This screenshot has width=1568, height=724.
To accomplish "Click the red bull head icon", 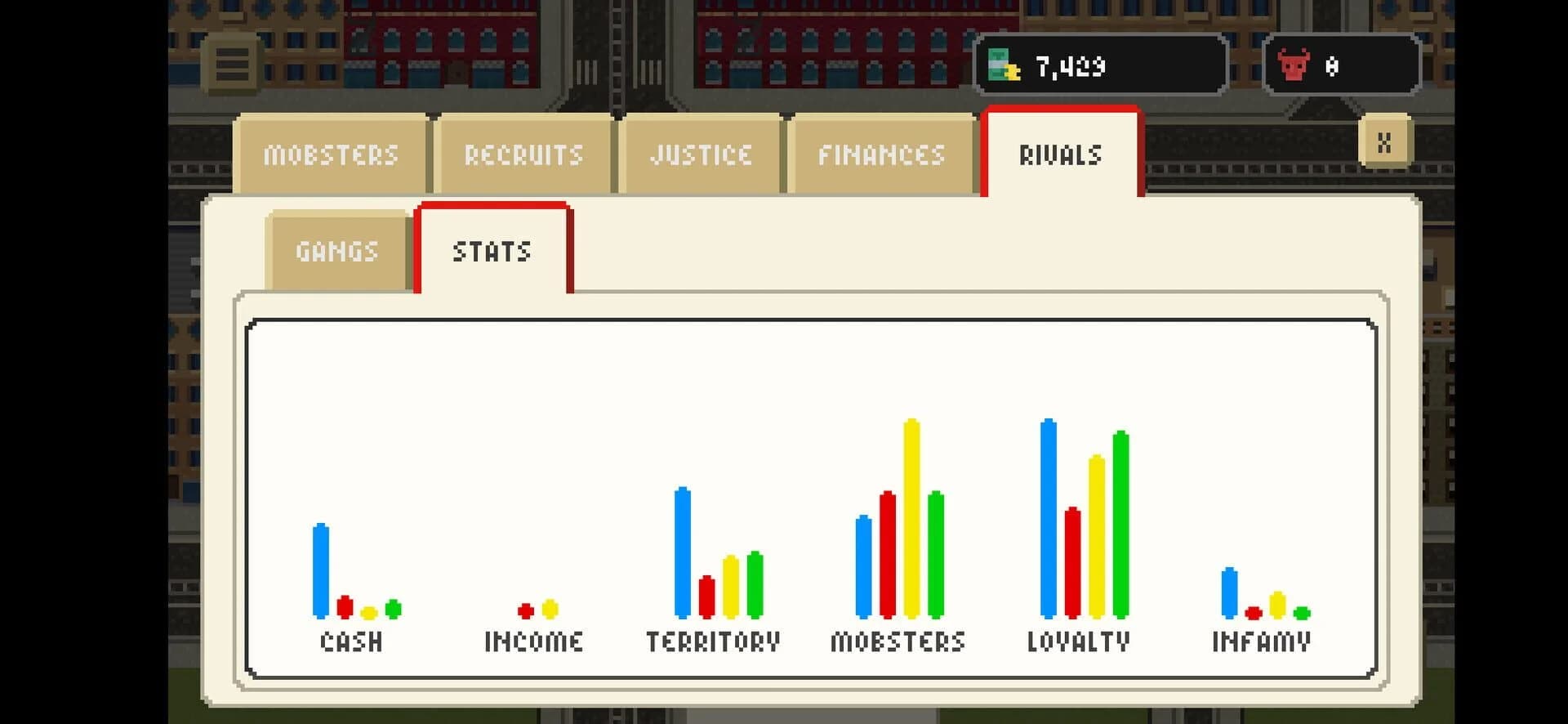I will pos(1291,66).
